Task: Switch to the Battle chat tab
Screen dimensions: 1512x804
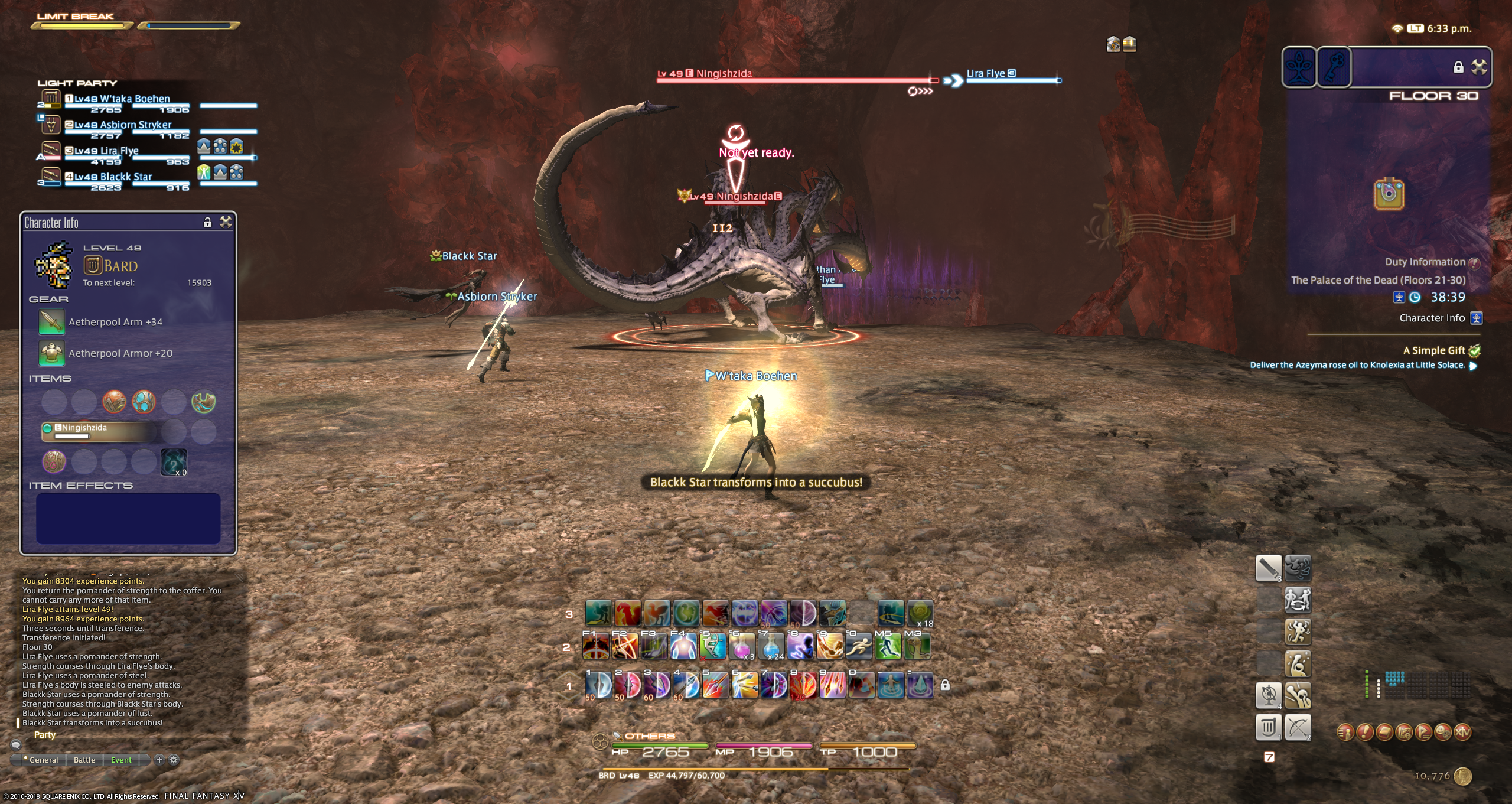Action: click(84, 760)
